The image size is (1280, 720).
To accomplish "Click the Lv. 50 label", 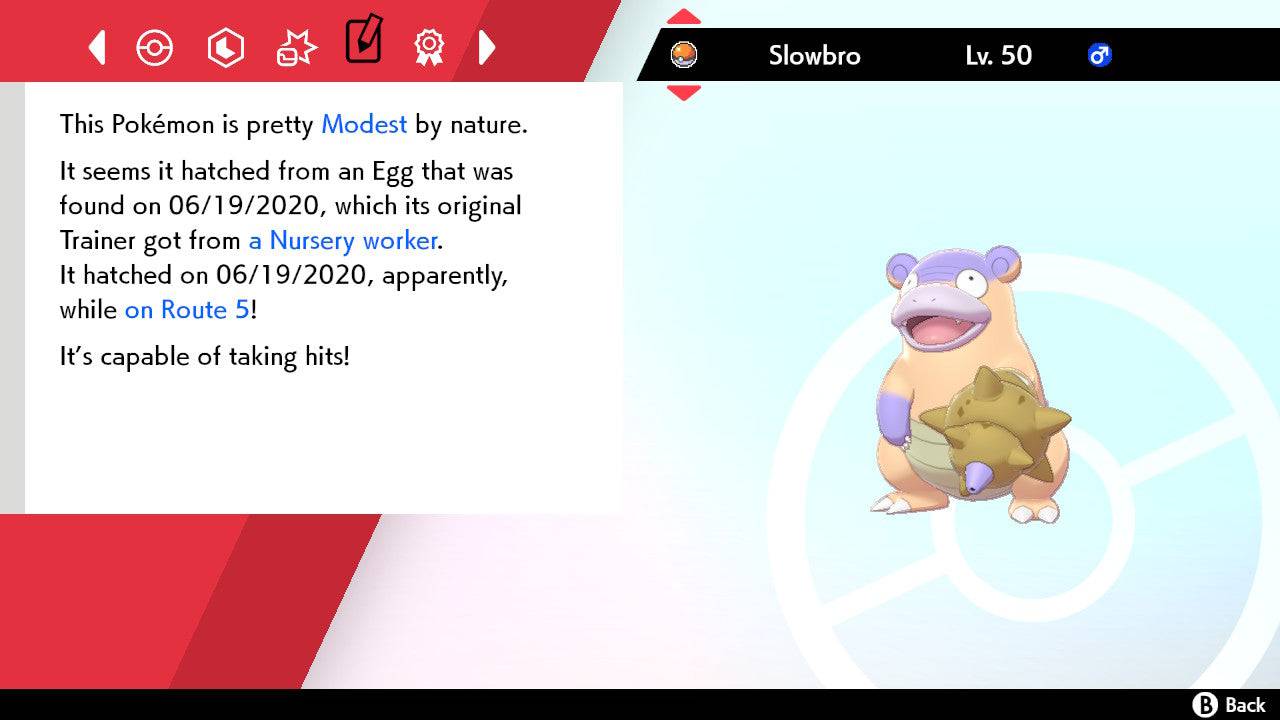I will click(996, 56).
